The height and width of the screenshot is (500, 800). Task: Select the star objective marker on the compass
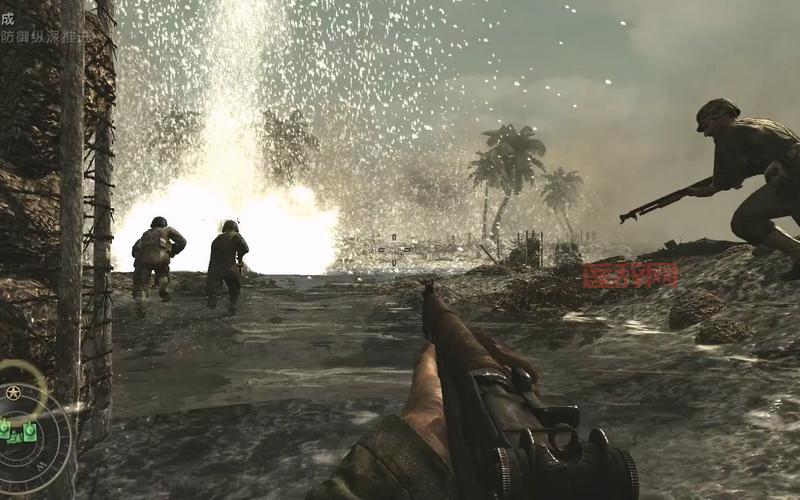[x=13, y=392]
